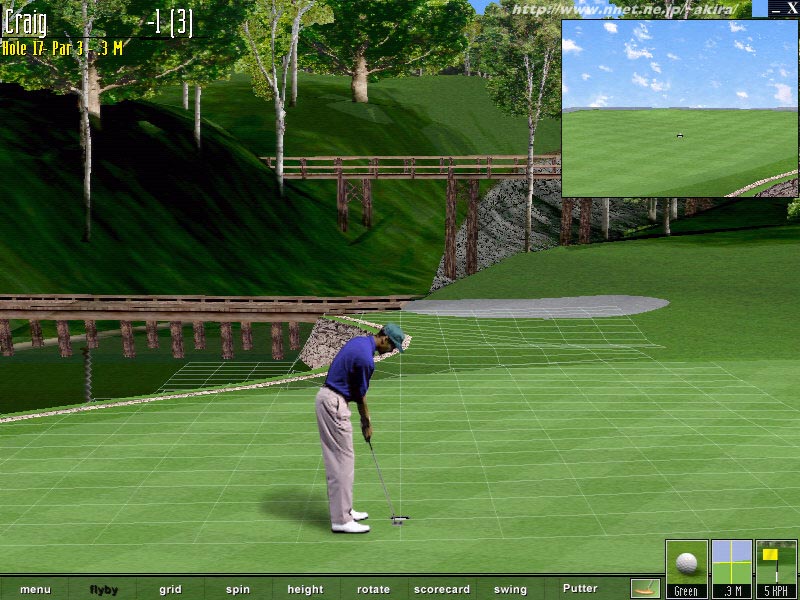Click the putter club head icon
The image size is (800, 600).
645,588
